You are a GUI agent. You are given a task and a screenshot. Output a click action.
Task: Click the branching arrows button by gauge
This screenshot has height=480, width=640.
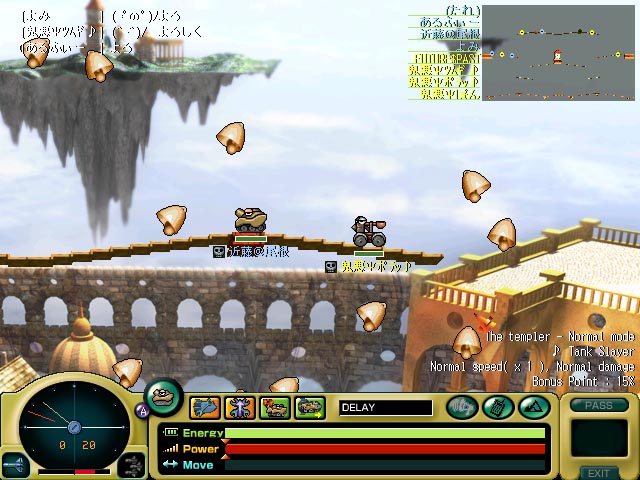pyautogui.click(x=132, y=464)
